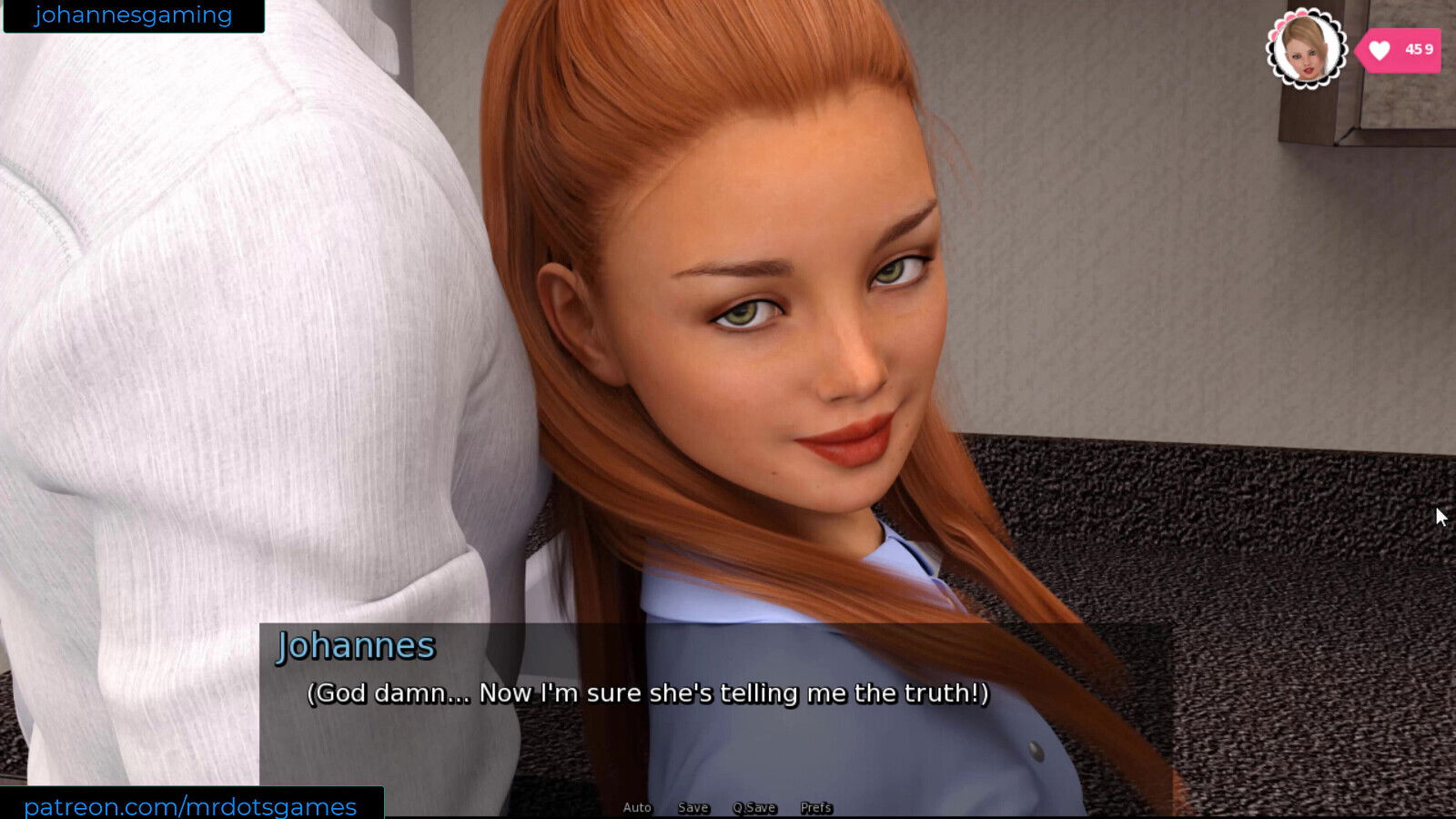
Task: Enable Auto dialogue advance
Action: [637, 807]
